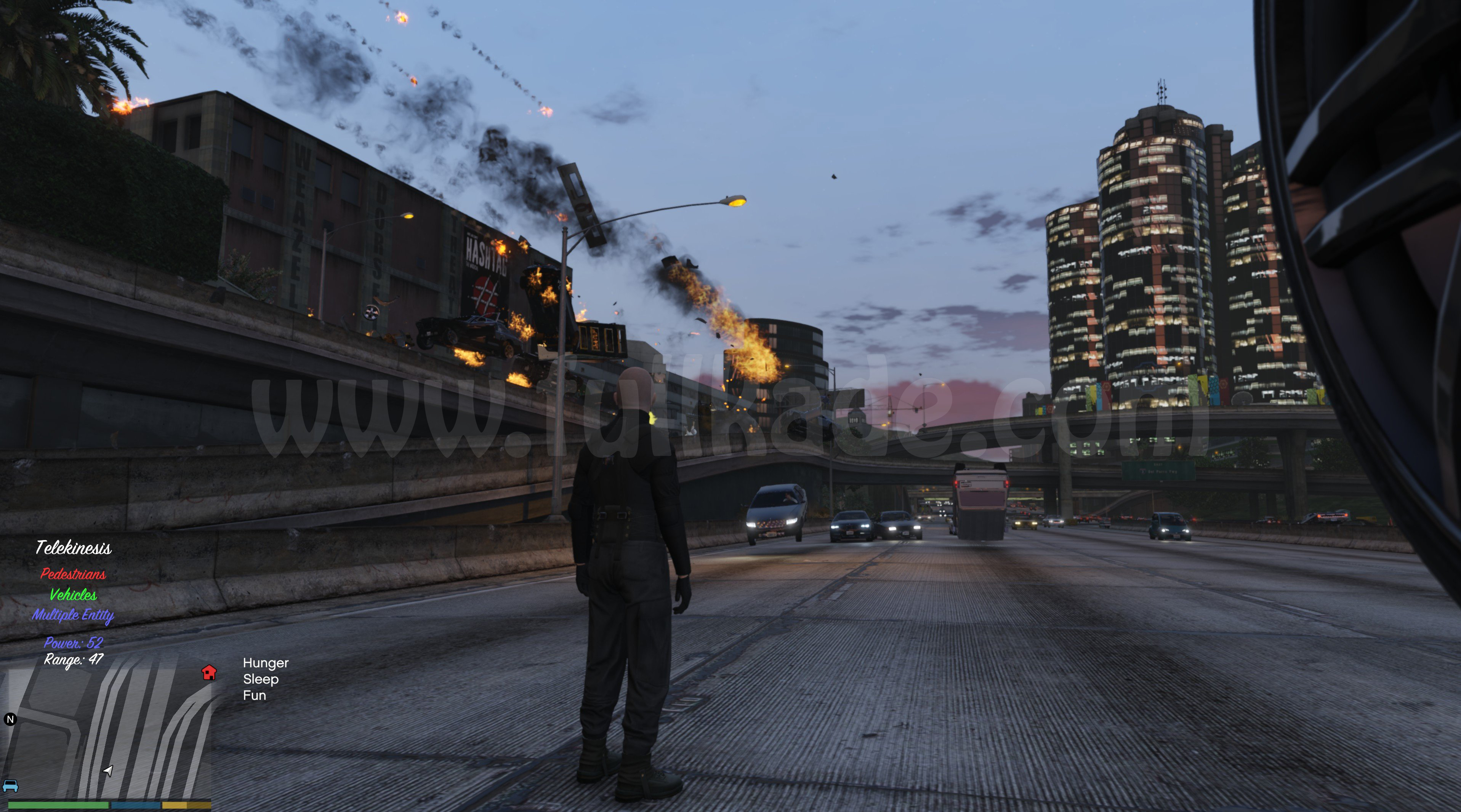Select the Pedestrians telekinesis option
Image resolution: width=1461 pixels, height=812 pixels.
point(73,574)
